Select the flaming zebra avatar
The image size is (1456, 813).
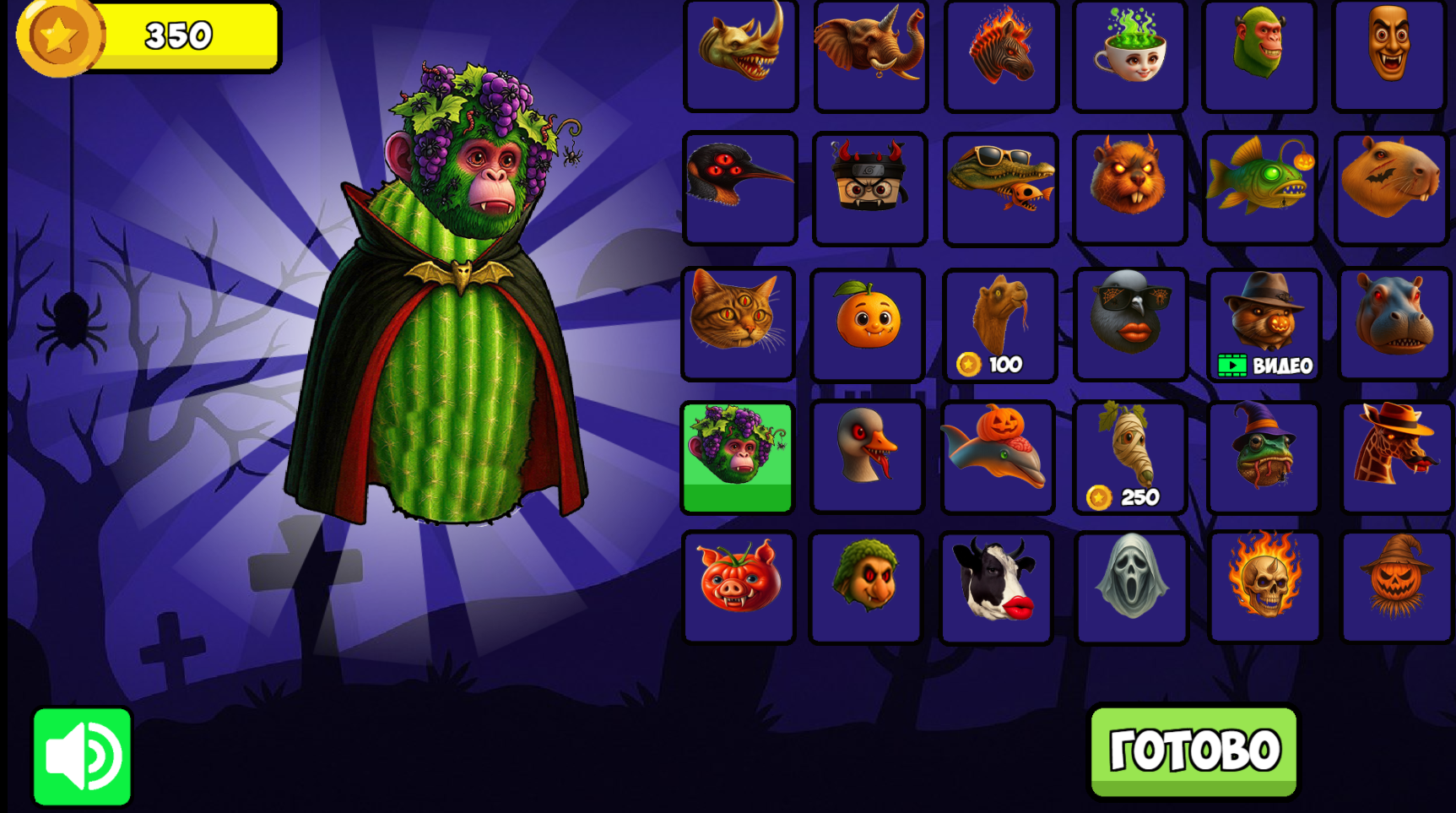pos(1000,56)
